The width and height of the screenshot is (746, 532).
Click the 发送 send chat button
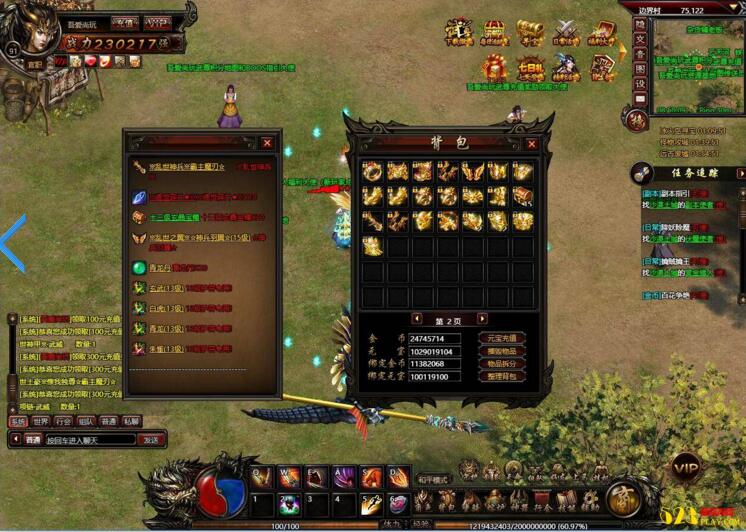[150, 440]
